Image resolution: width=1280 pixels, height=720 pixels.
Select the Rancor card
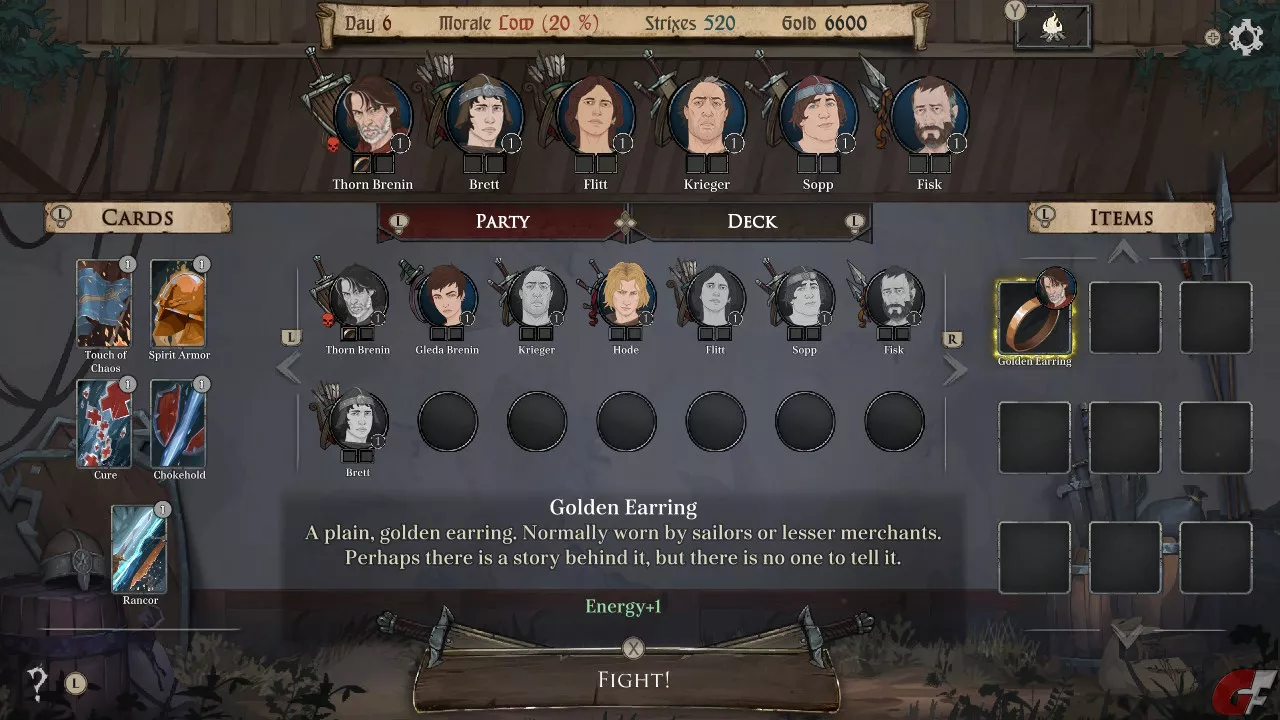[139, 548]
